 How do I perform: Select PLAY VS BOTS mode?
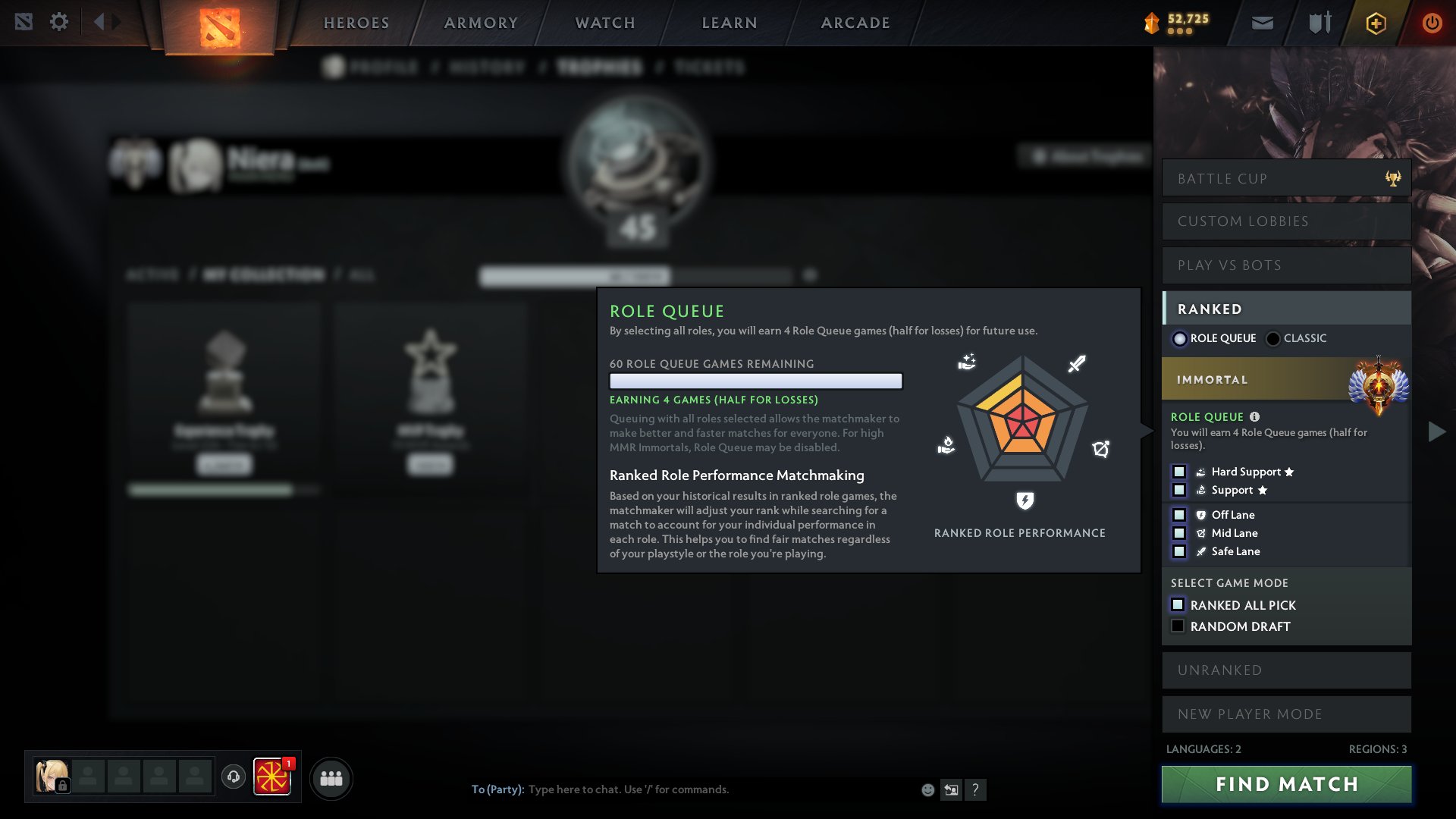[1286, 265]
